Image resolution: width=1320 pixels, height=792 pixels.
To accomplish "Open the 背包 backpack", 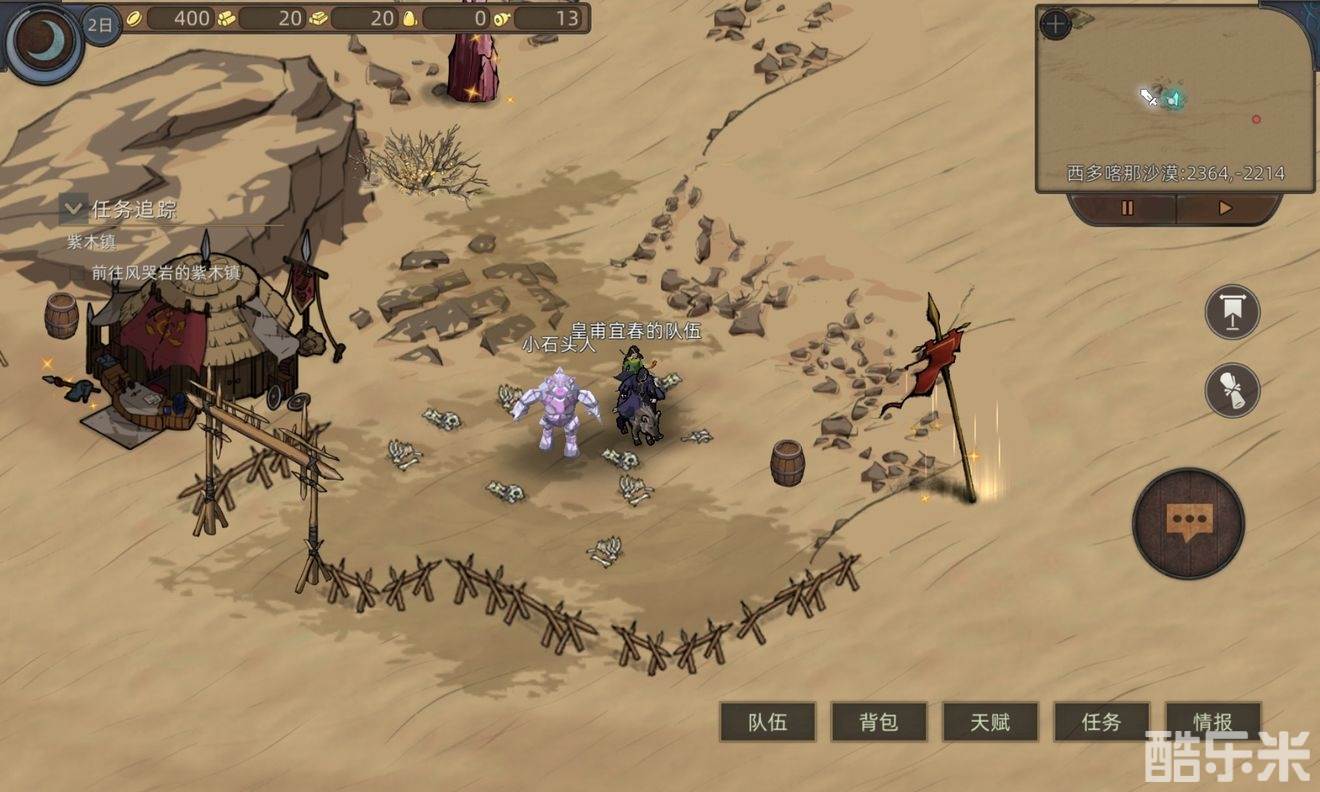I will pos(879,722).
